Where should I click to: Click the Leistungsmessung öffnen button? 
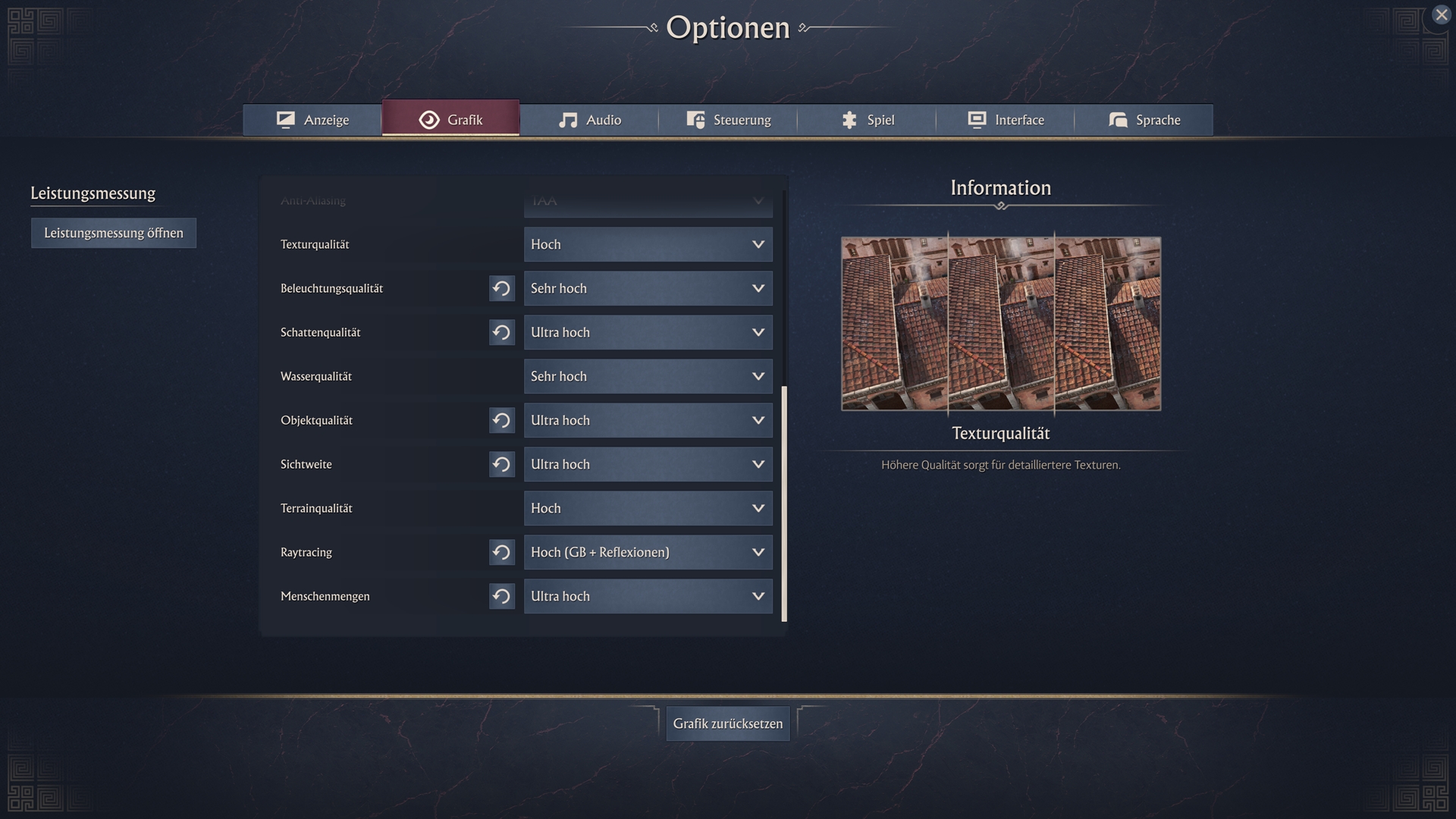click(x=114, y=233)
